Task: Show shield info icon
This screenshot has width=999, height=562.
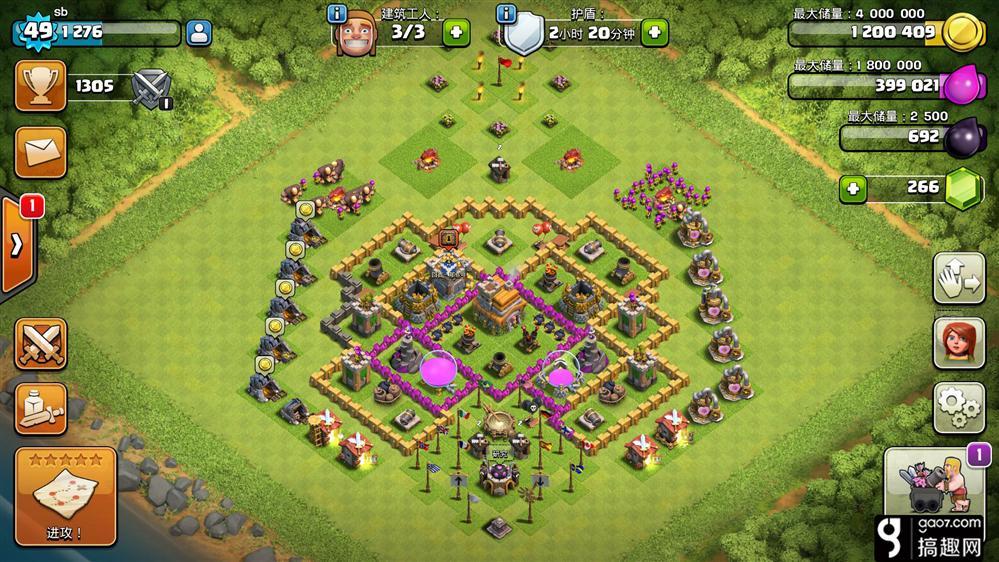Action: (506, 14)
